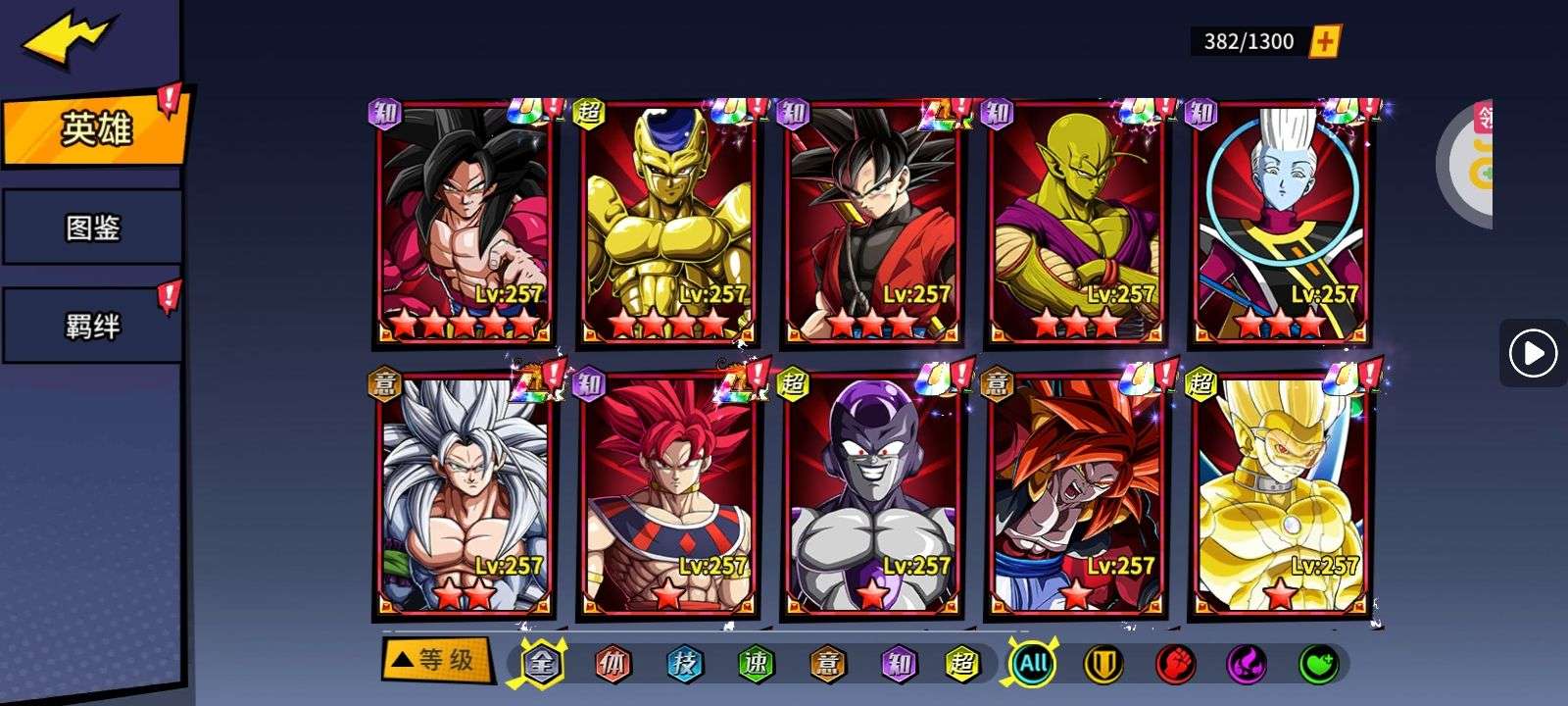This screenshot has height=706, width=1568.
Task: Select the green Piccolo hero card
Action: coord(1075,224)
